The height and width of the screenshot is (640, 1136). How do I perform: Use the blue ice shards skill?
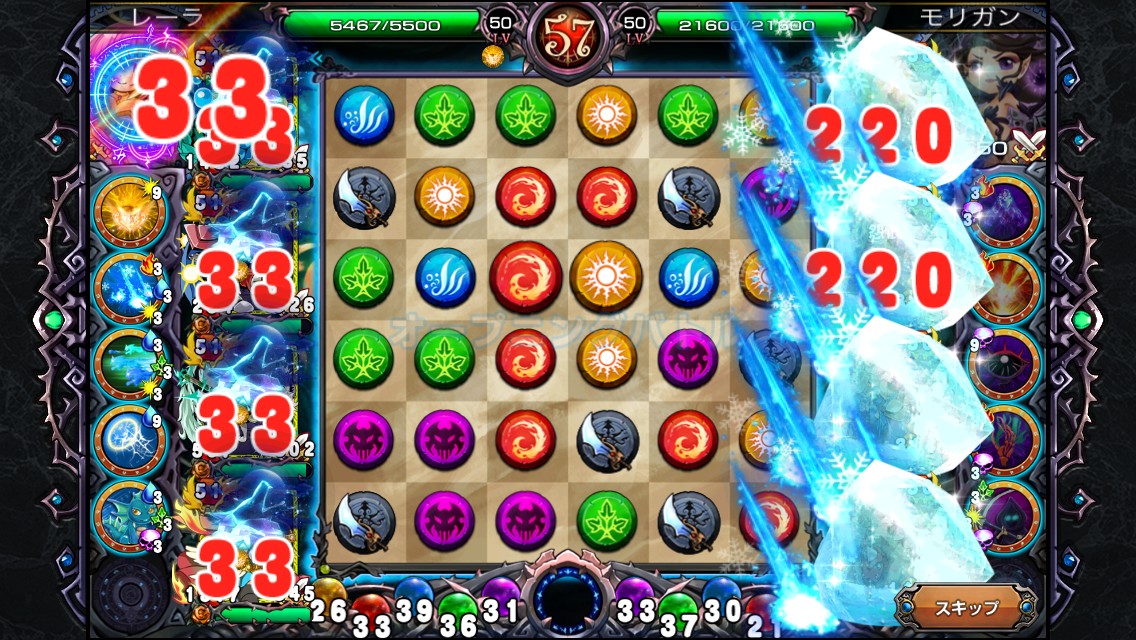point(130,290)
